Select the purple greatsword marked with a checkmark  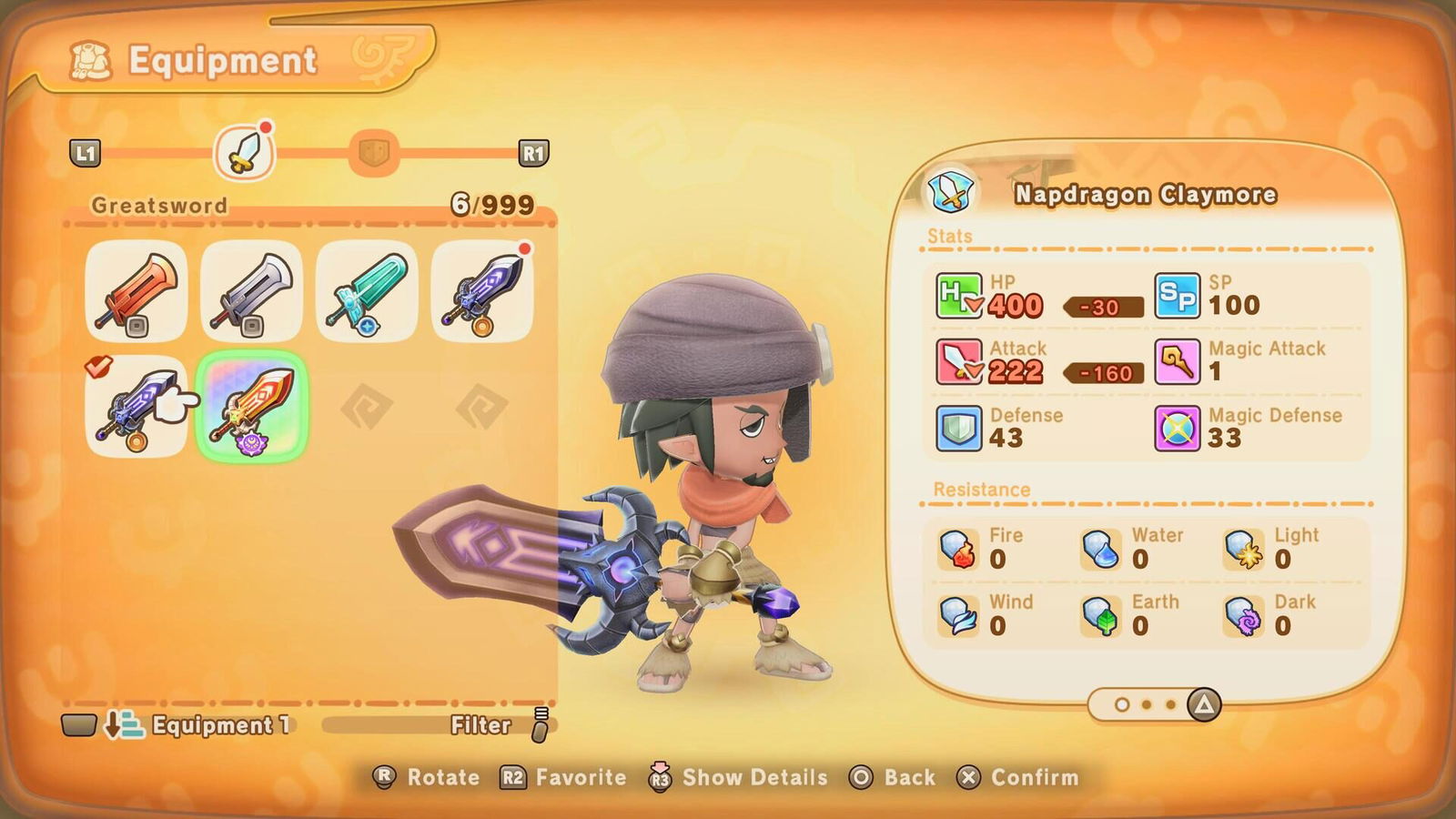click(136, 407)
